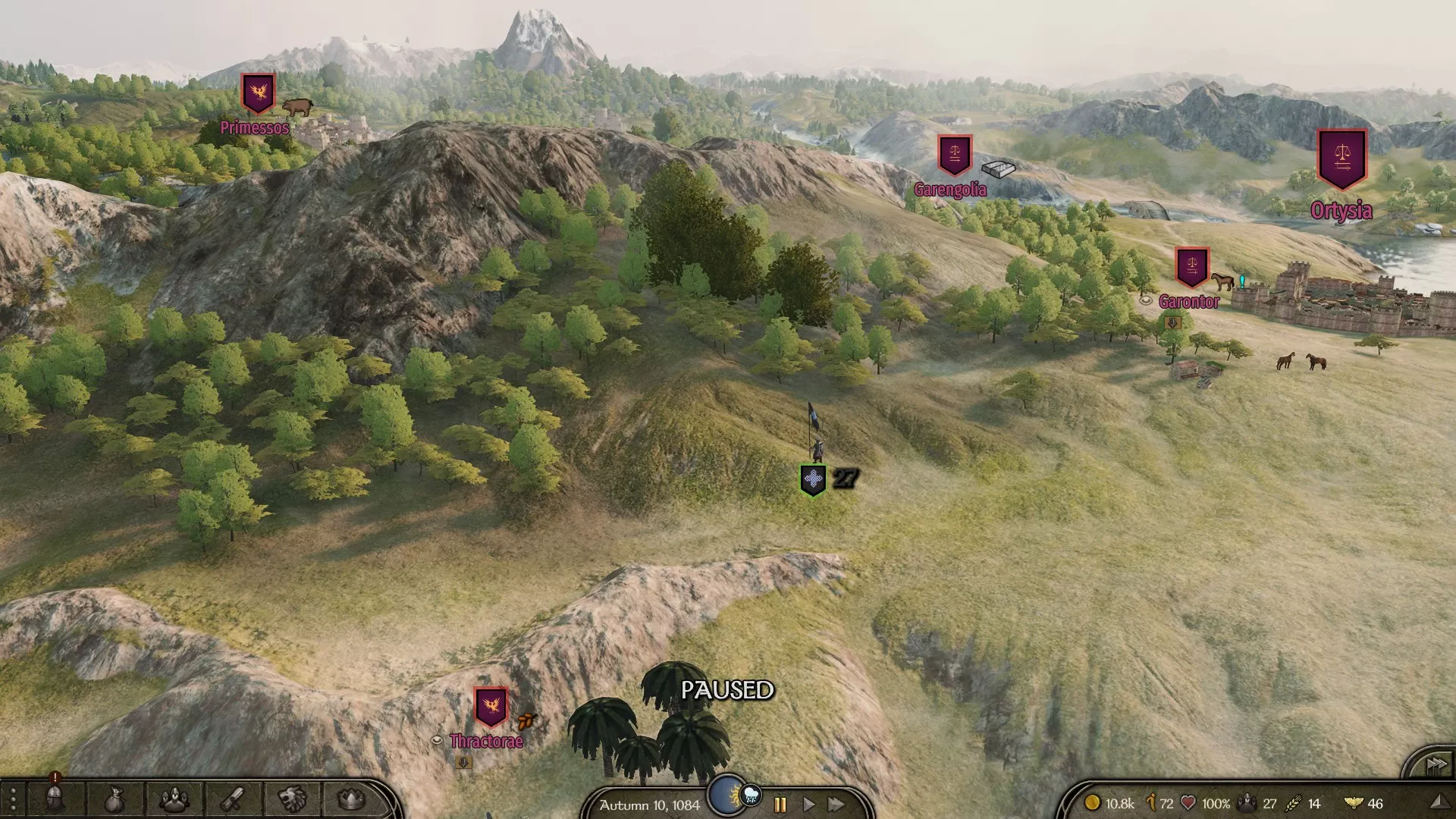The width and height of the screenshot is (1456, 819).
Task: Click the Garengolia village name
Action: point(952,190)
